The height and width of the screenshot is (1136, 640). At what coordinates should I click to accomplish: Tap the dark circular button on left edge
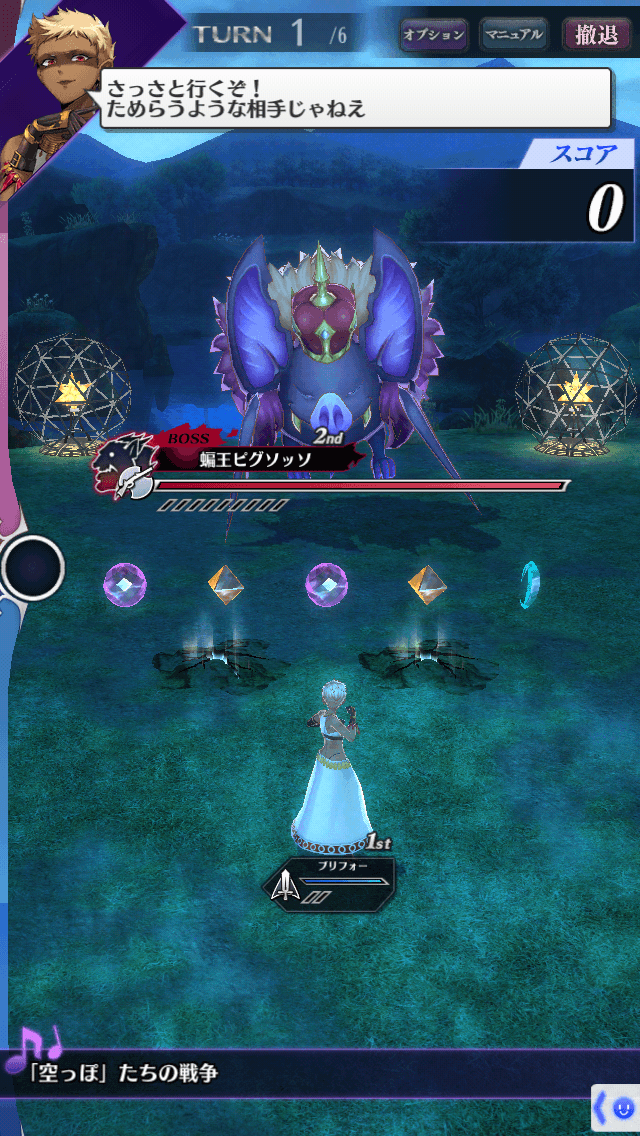pos(33,568)
